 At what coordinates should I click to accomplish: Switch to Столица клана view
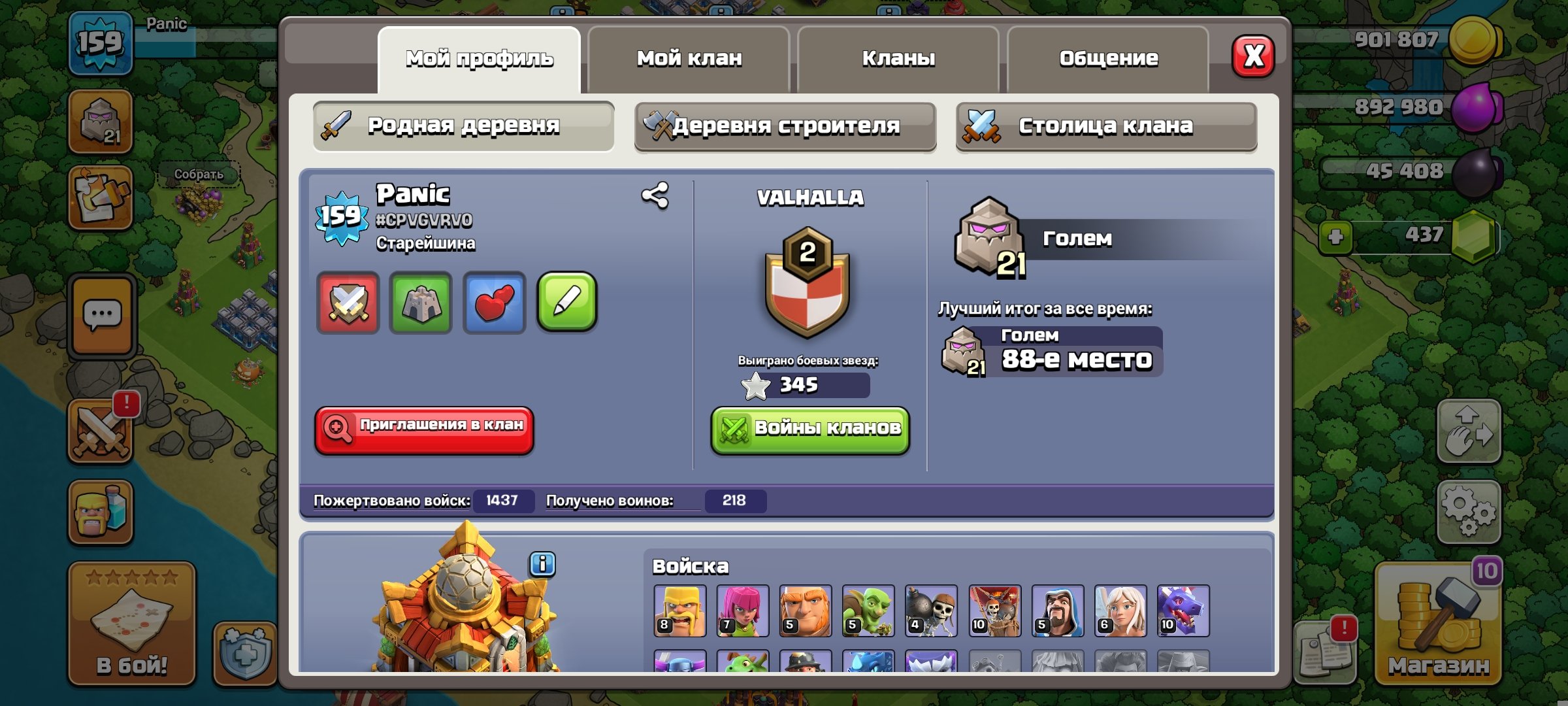click(x=1106, y=127)
